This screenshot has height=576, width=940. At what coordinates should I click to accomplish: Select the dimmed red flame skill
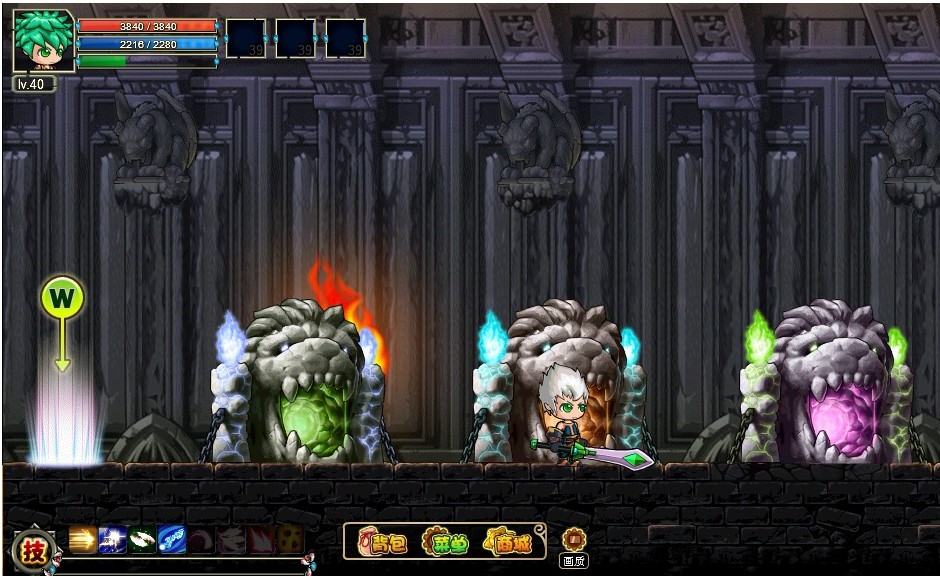(261, 540)
